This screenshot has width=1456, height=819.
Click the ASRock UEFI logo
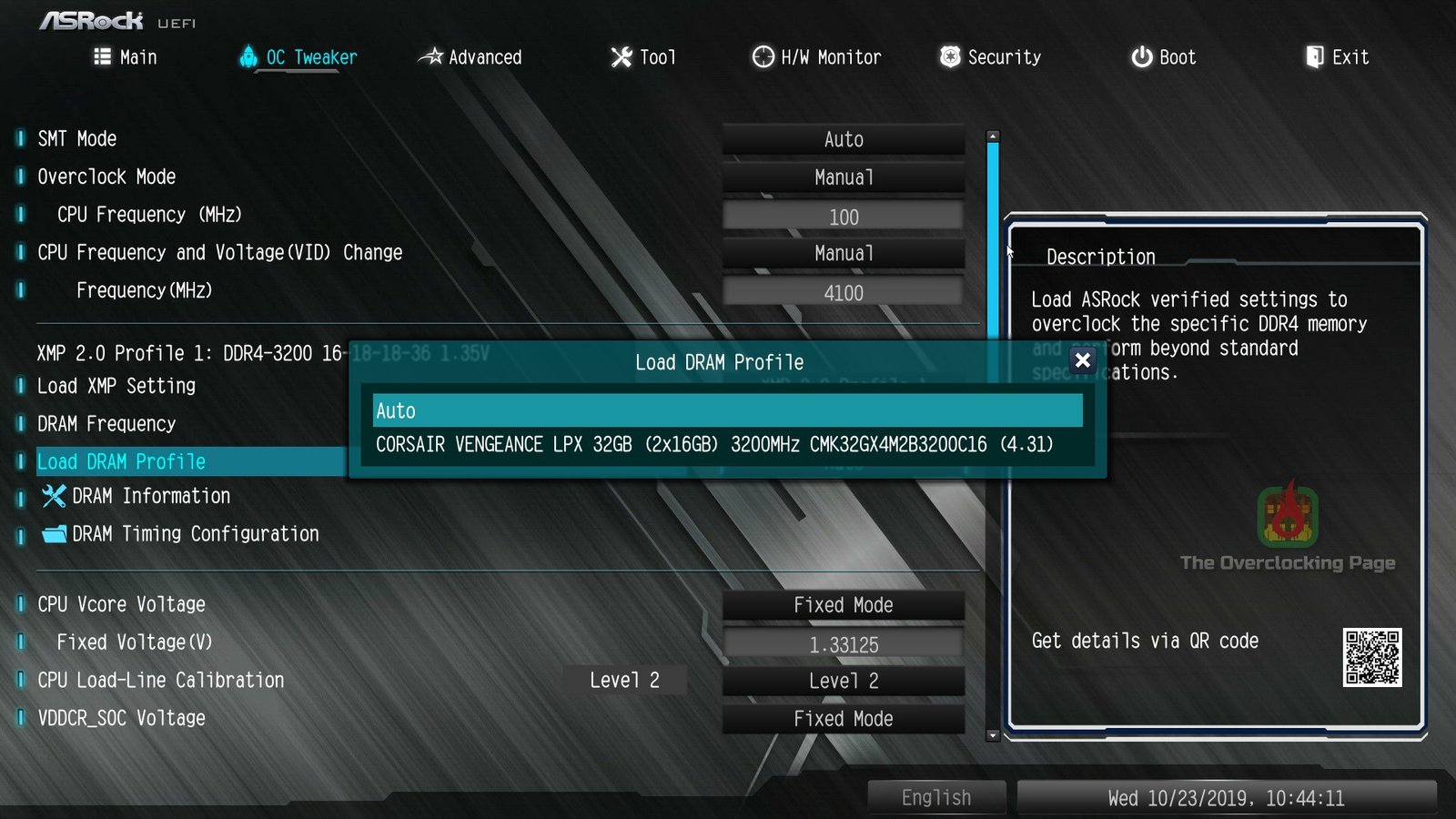[91, 18]
